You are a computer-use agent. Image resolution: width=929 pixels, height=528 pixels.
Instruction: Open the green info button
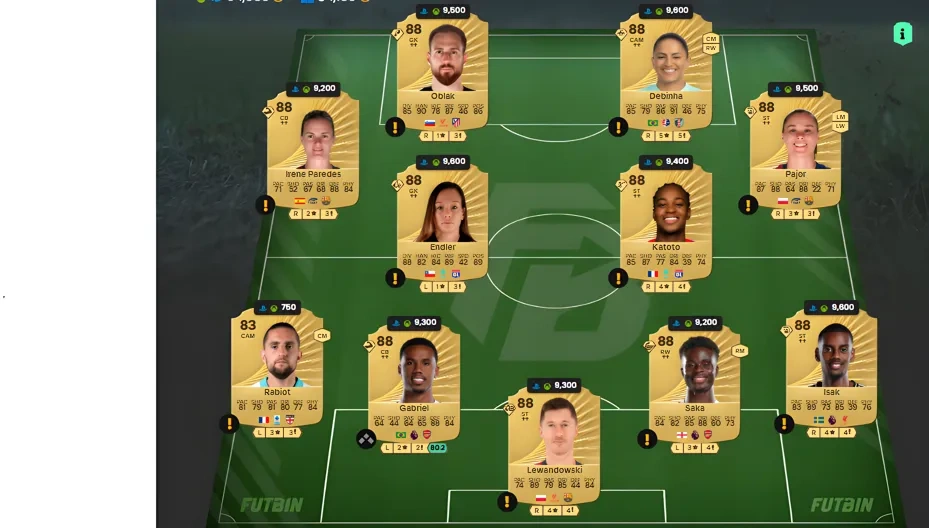[x=902, y=34]
